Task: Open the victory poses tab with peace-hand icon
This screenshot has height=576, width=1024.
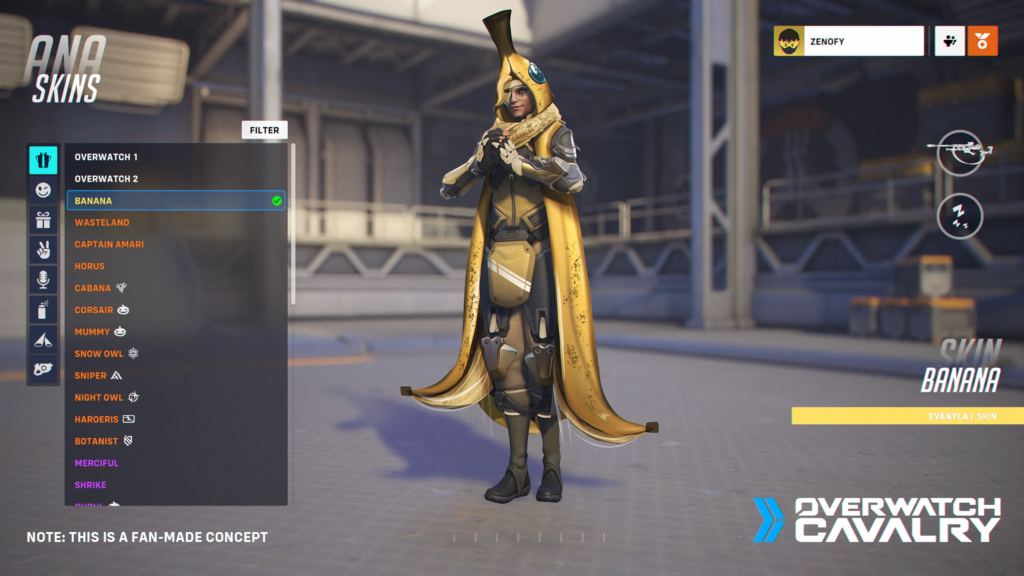Action: (x=43, y=250)
